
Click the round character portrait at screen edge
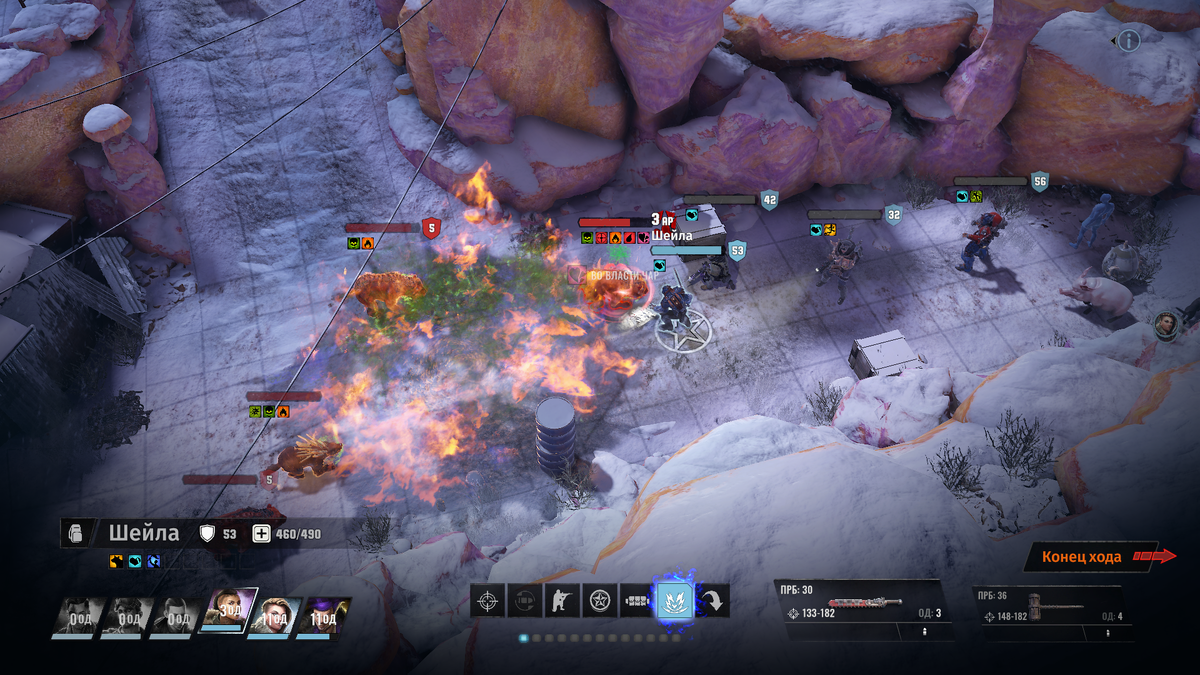pyautogui.click(x=1166, y=324)
